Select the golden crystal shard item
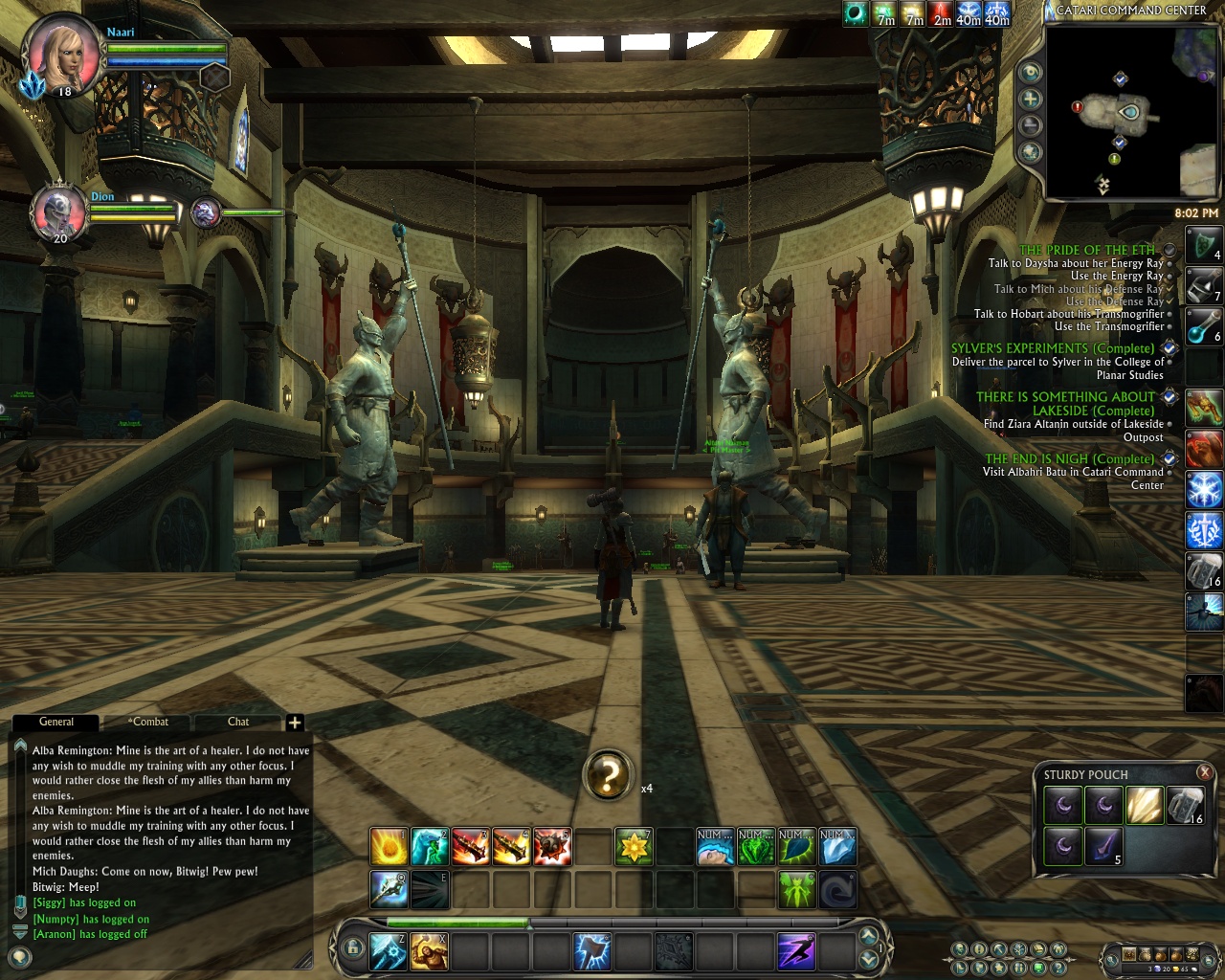Viewport: 1225px width, 980px height. pyautogui.click(x=1144, y=806)
